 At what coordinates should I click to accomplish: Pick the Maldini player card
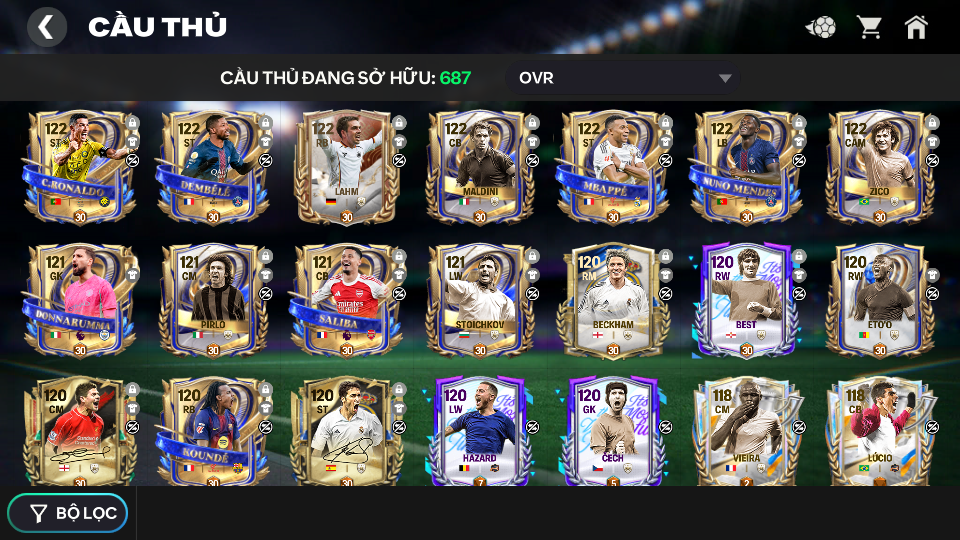479,167
